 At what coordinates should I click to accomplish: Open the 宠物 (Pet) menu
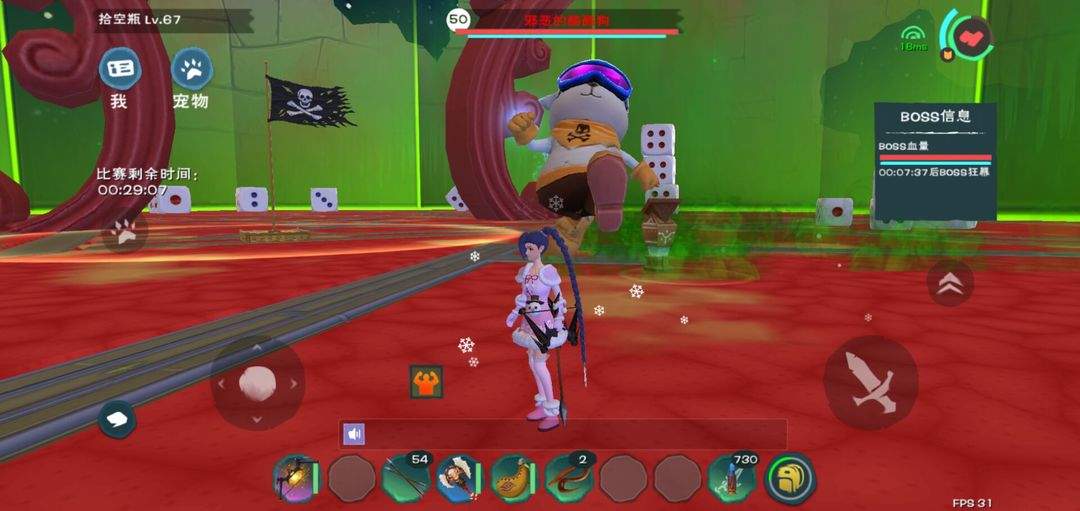pos(191,70)
